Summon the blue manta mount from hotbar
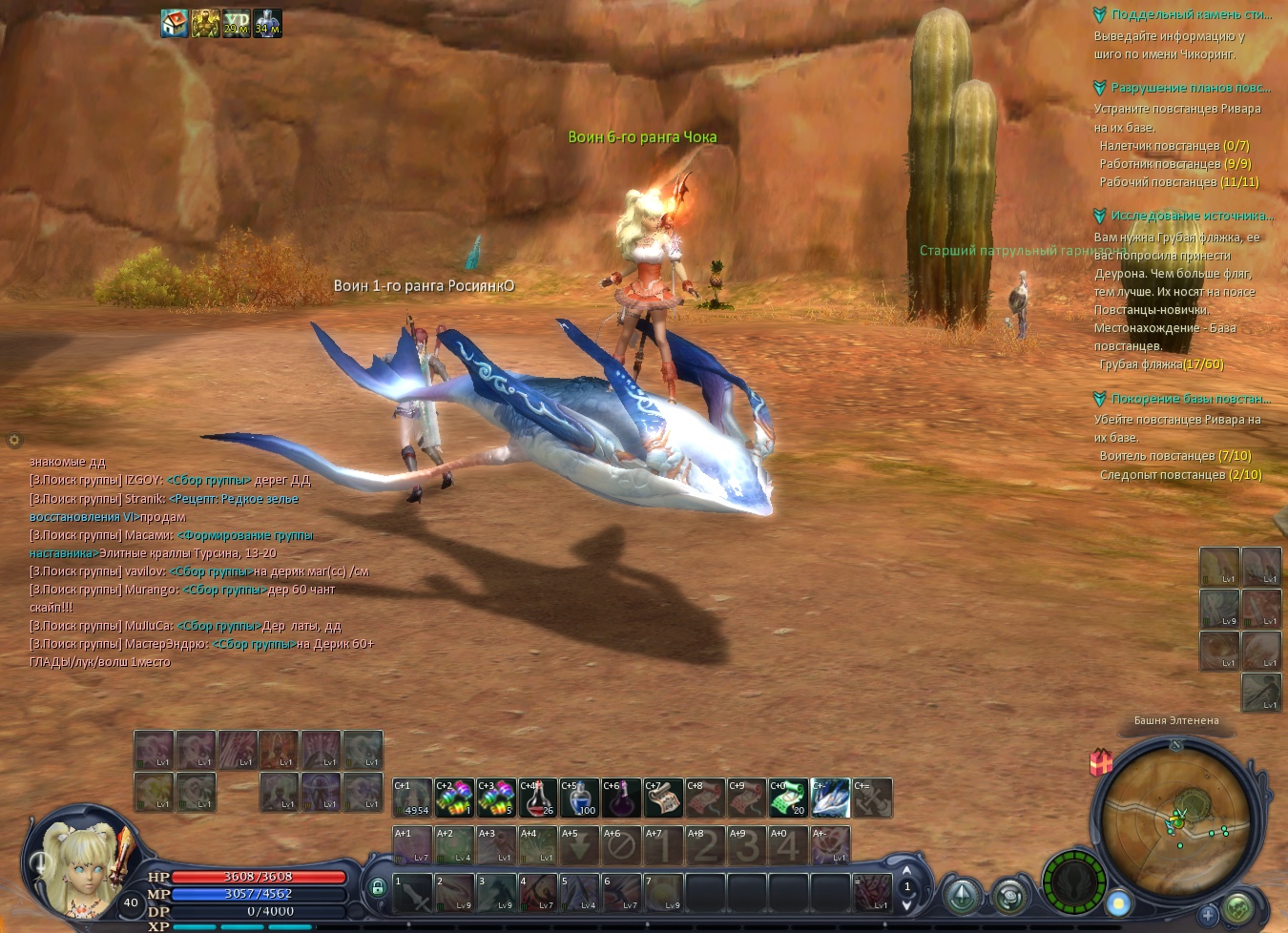This screenshot has width=1288, height=933. click(x=831, y=798)
